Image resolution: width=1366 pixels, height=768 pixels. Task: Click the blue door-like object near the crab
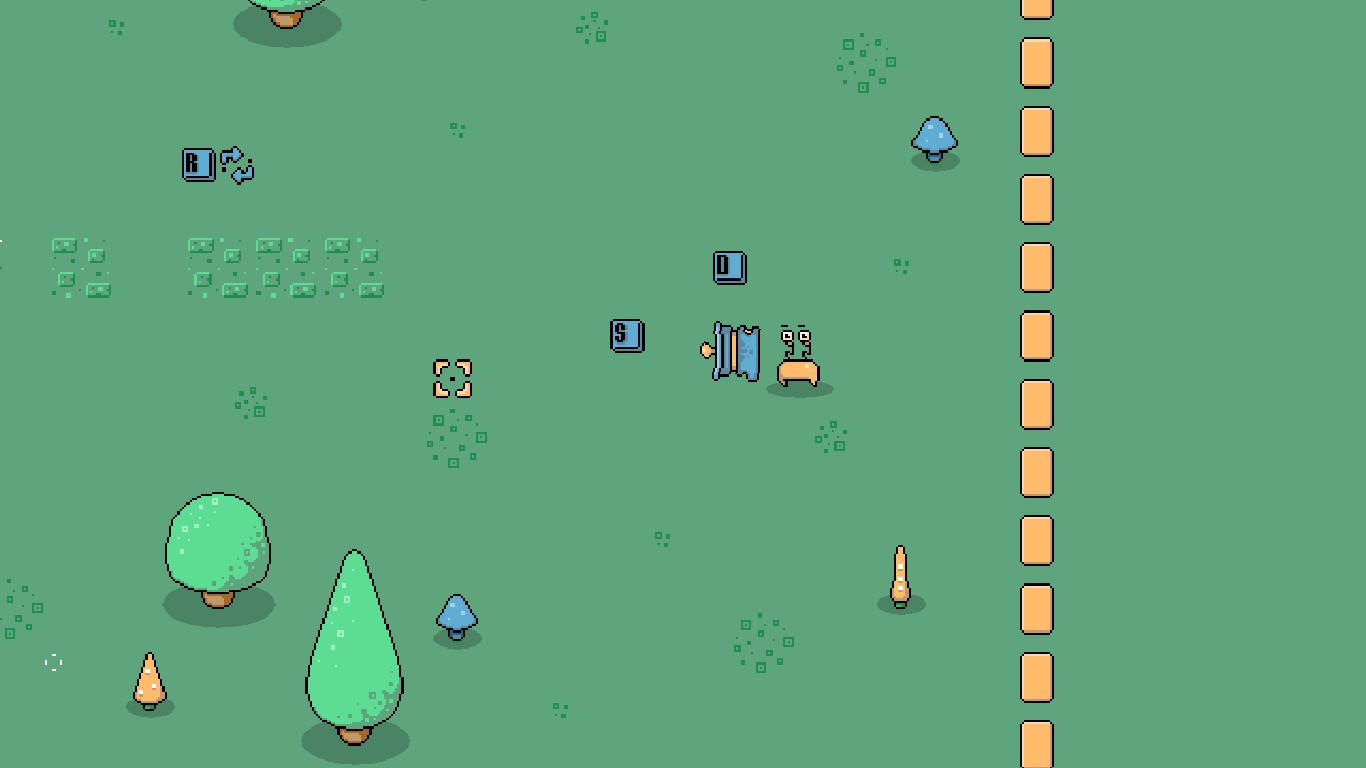pos(735,353)
